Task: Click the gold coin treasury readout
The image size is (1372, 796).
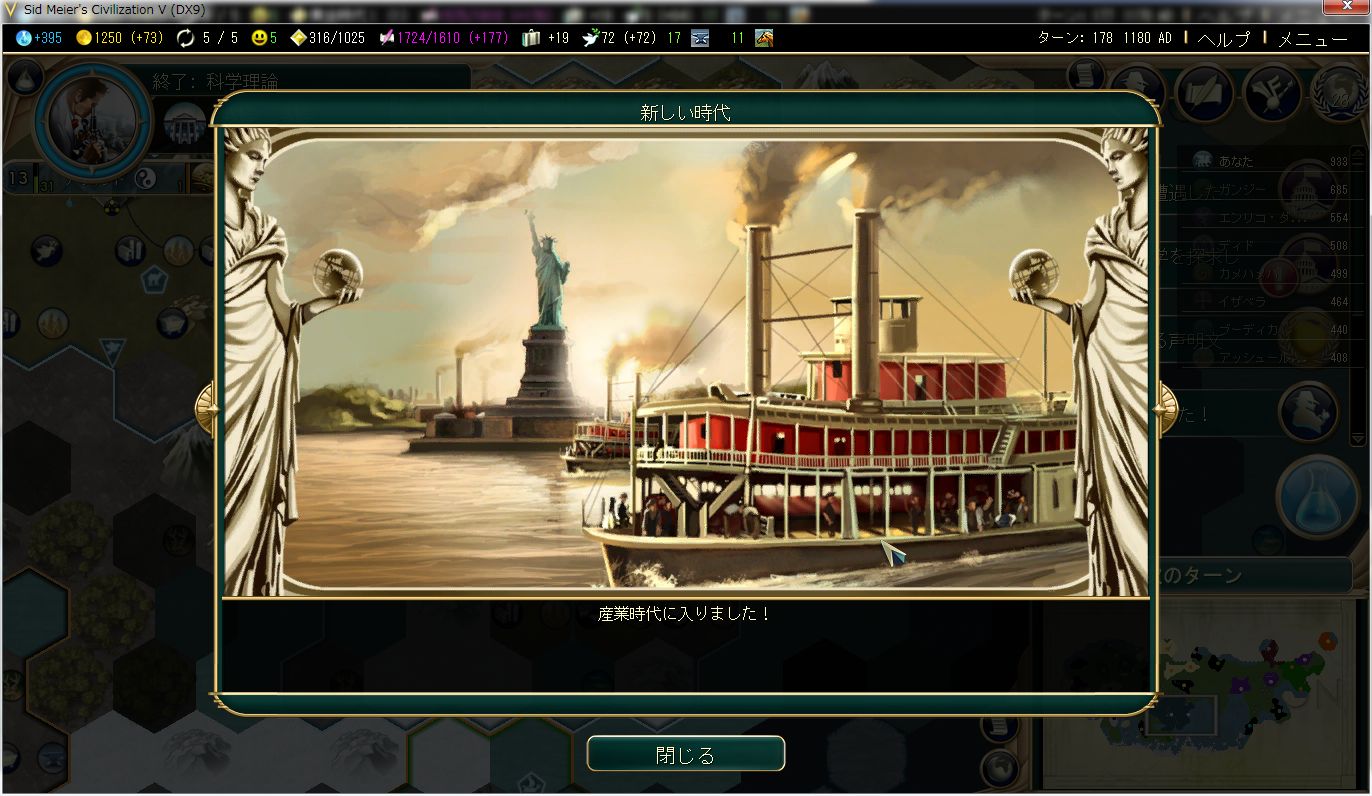Action: [x=84, y=38]
